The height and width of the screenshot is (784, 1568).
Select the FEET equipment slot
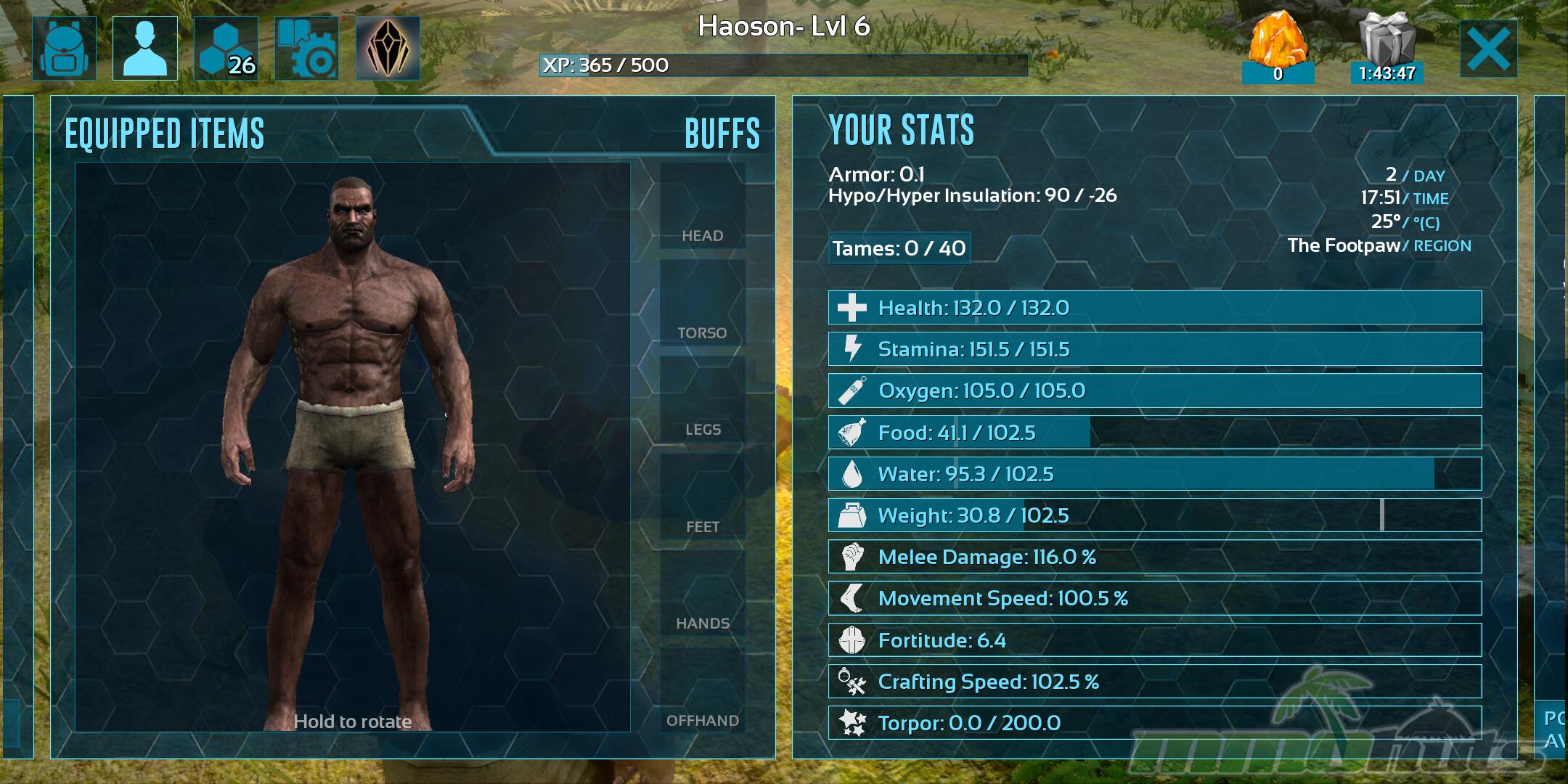click(x=703, y=497)
